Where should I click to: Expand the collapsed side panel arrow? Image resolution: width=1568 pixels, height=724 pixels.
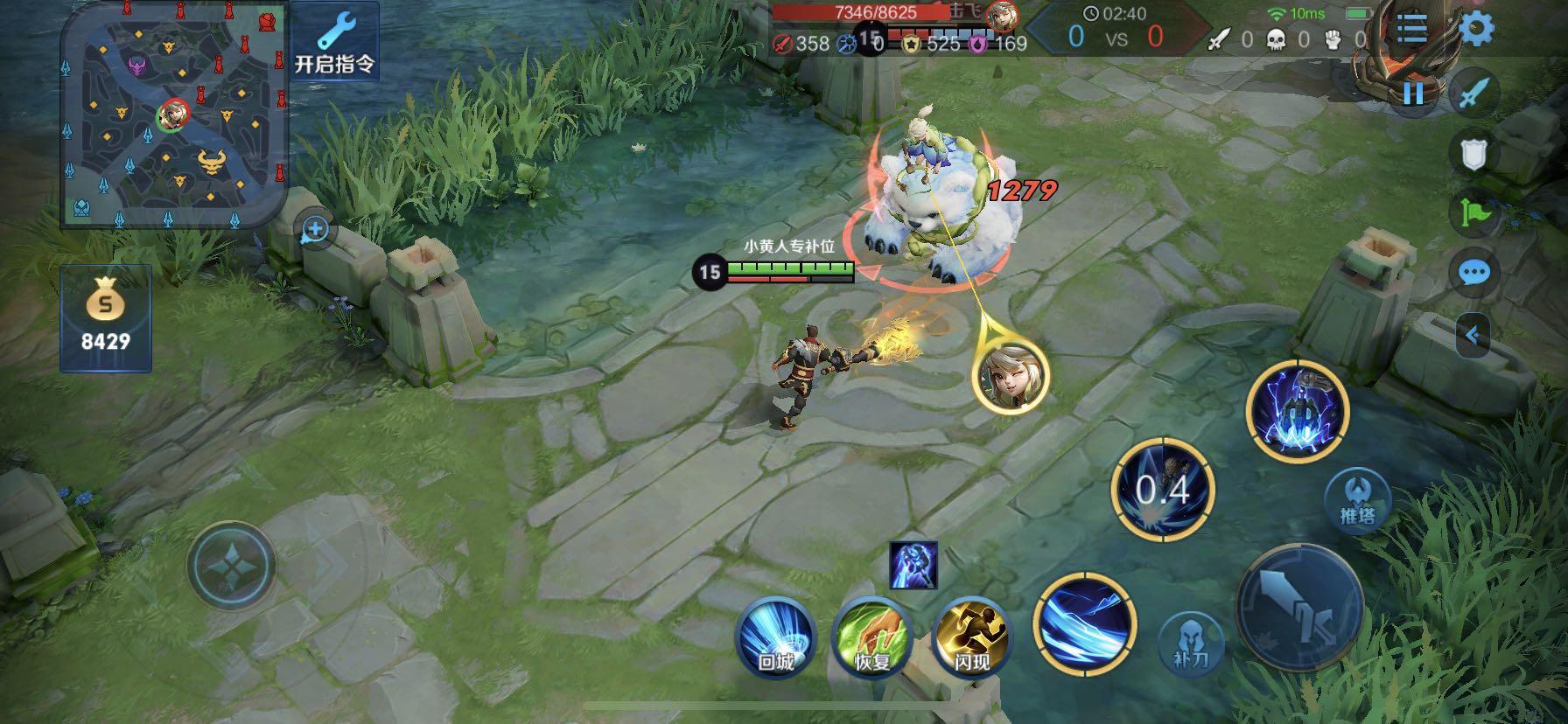coord(1474,335)
